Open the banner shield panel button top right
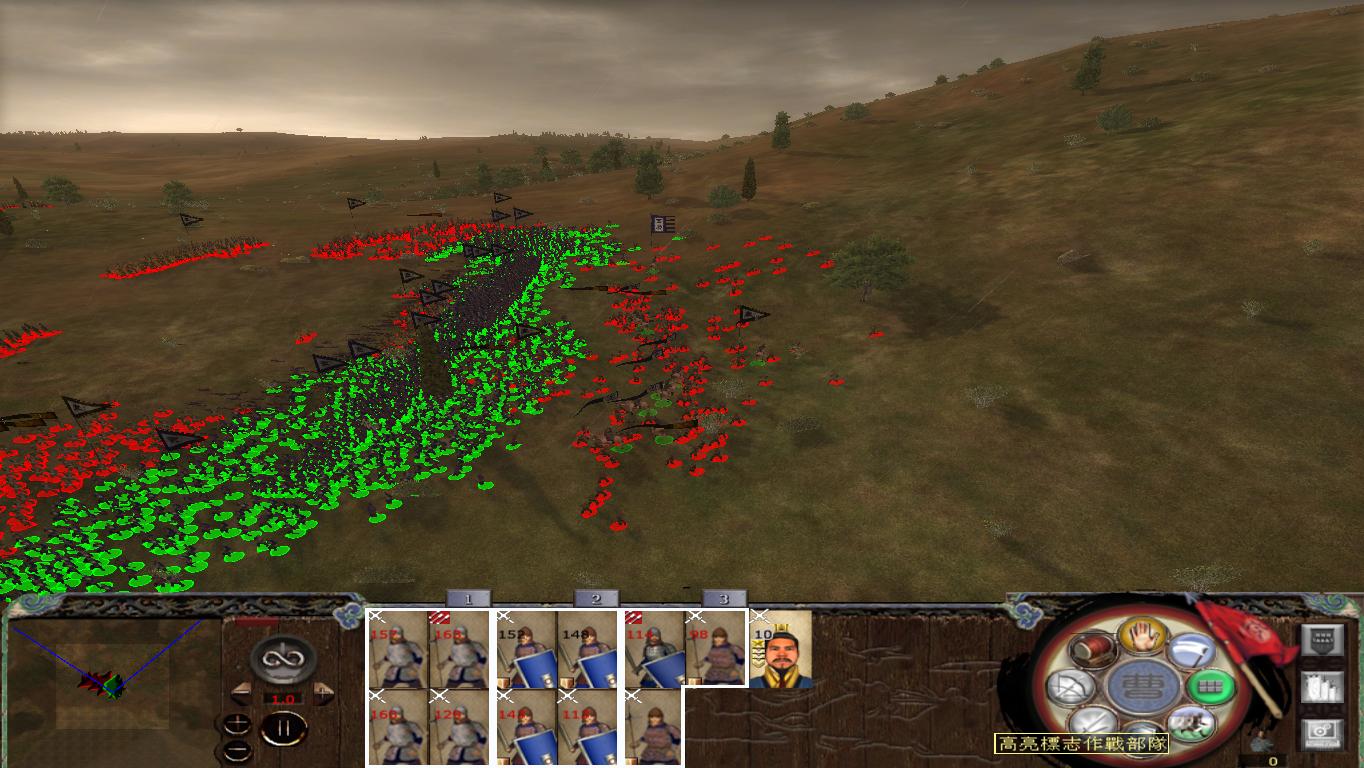 (x=1323, y=638)
